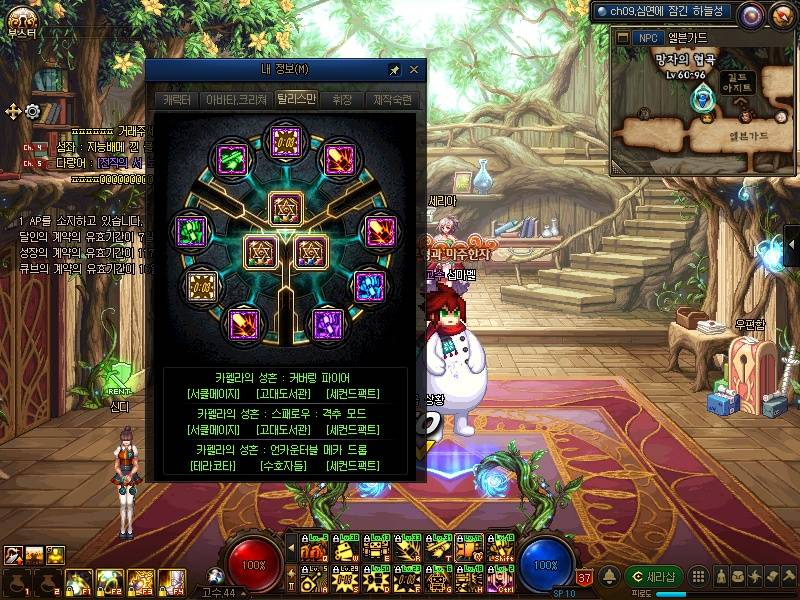Close the 내 정보 info window

[x=414, y=70]
